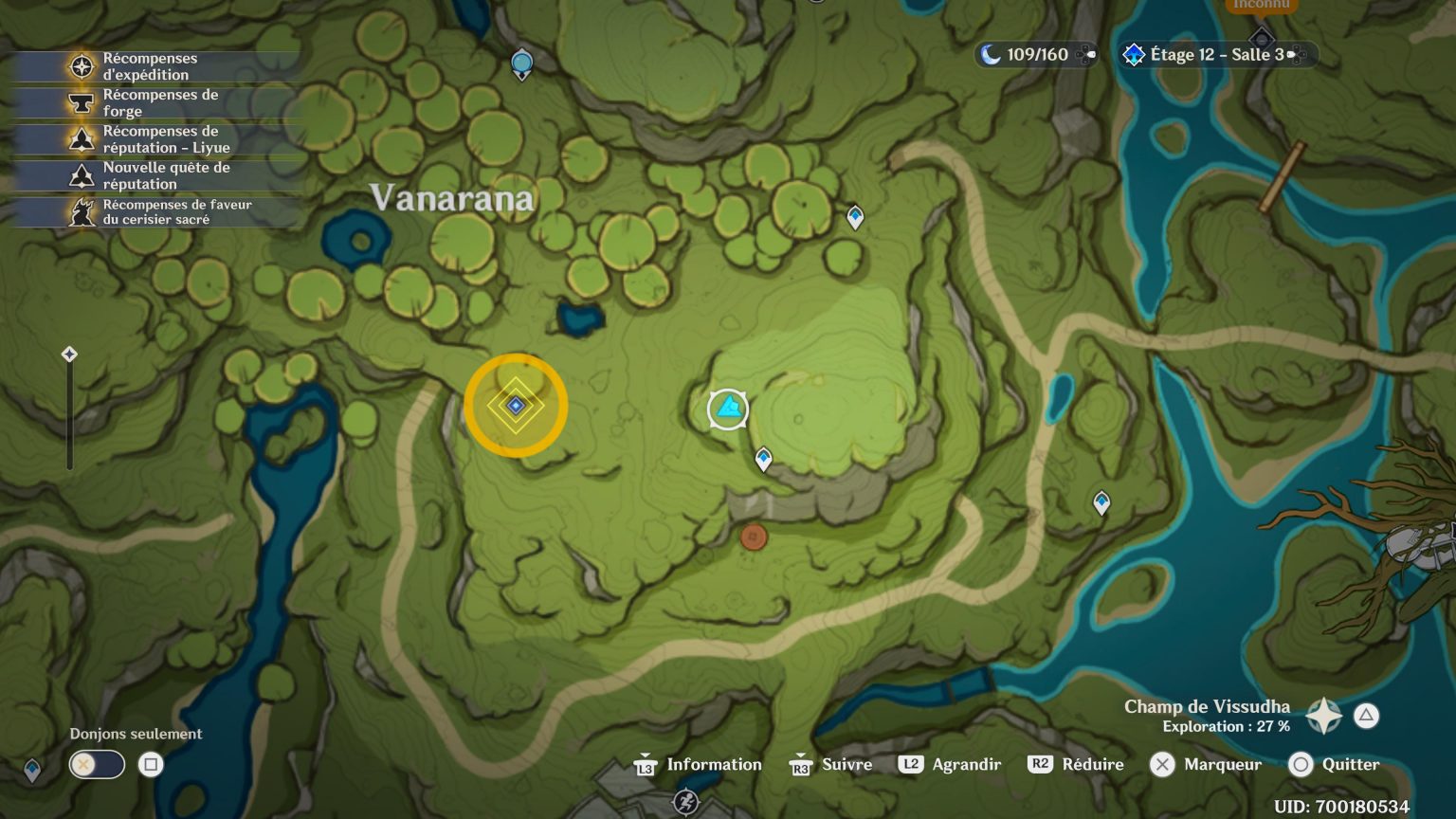Toggle the Donjons seulement switch
The height and width of the screenshot is (819, 1456).
pos(95,764)
